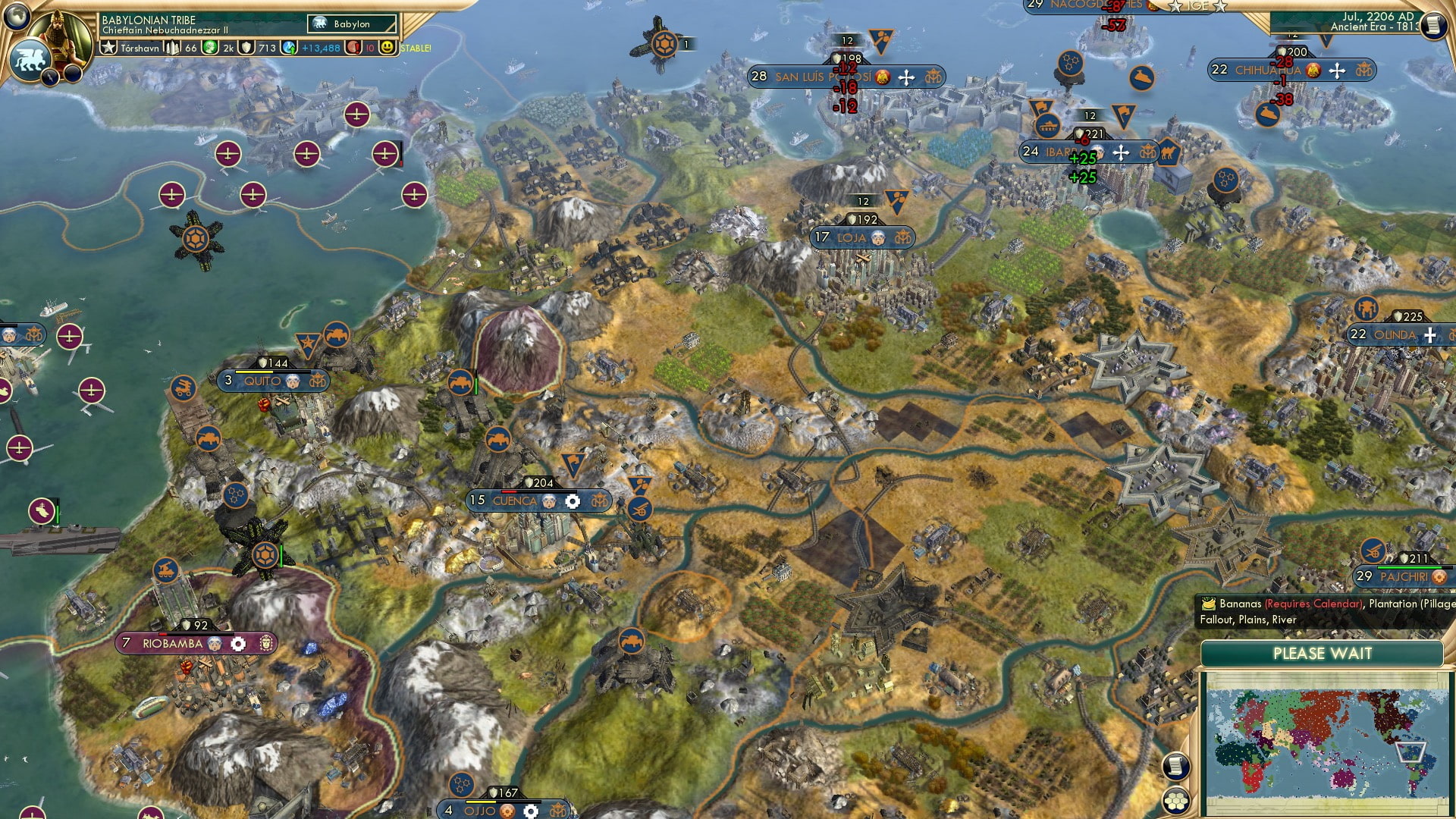Click the shield indicator showing 713
Image resolution: width=1456 pixels, height=819 pixels.
coord(258,49)
